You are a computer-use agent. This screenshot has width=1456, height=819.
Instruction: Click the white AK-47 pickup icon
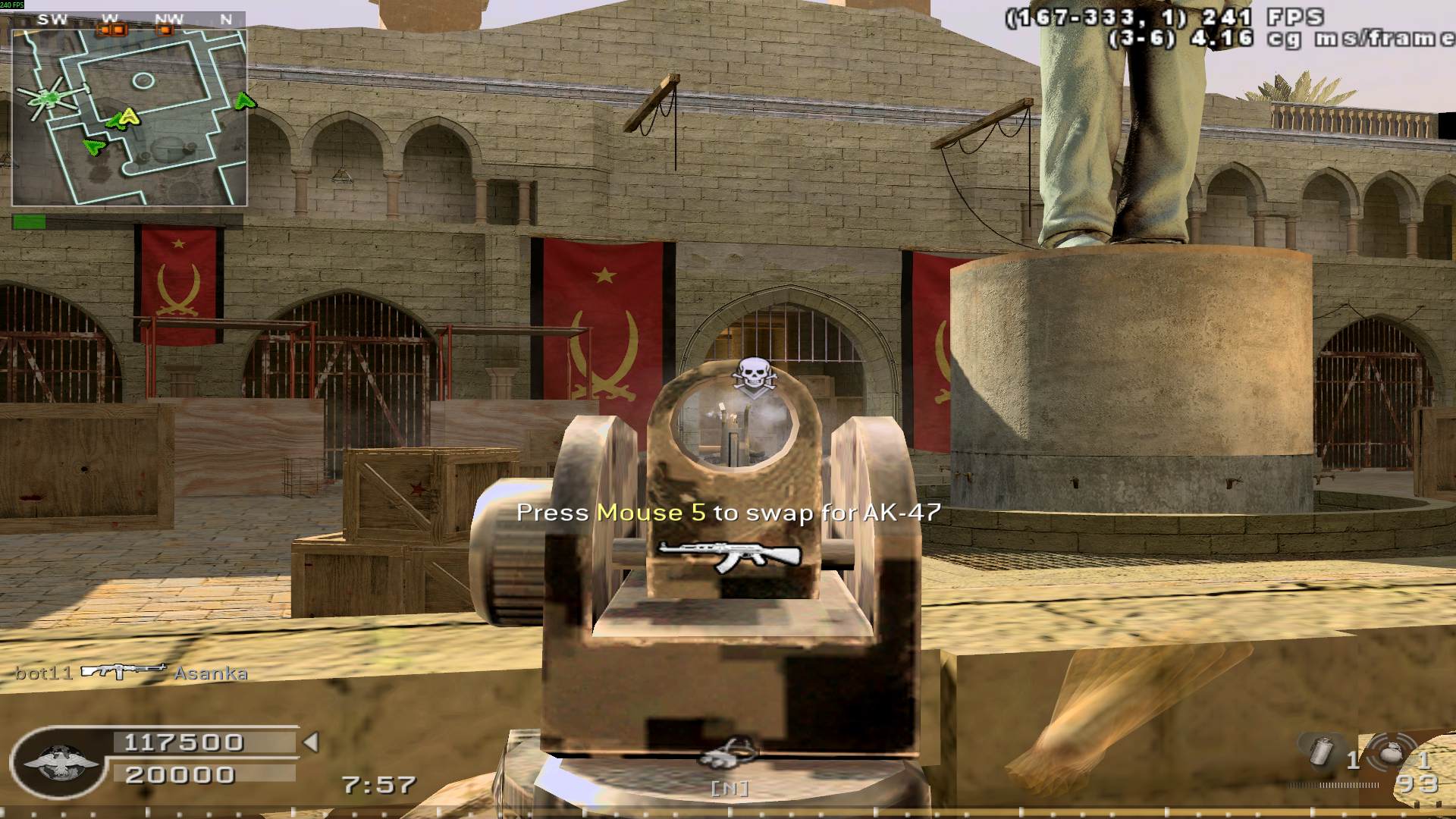pos(729,556)
